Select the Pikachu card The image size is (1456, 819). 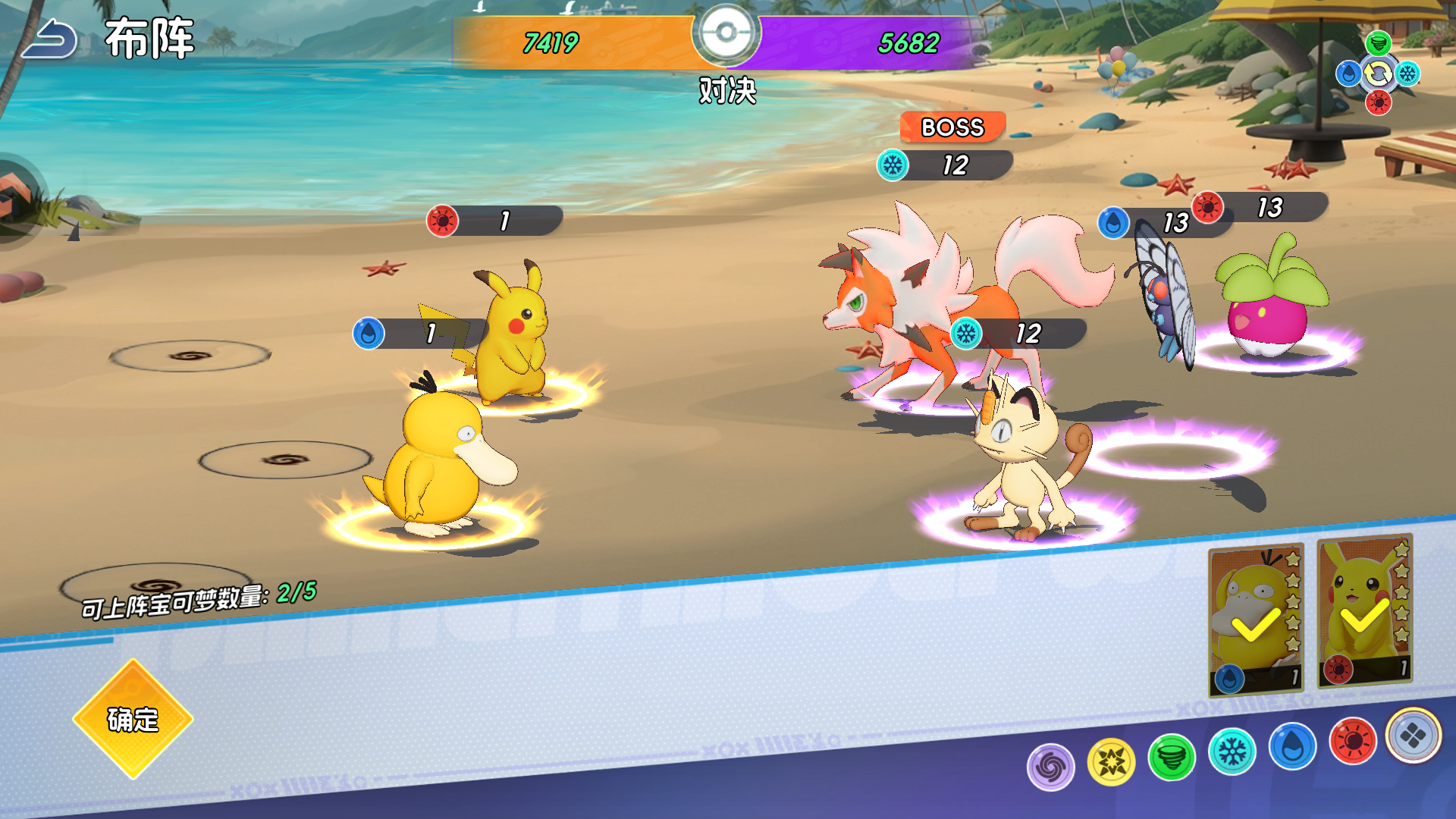pyautogui.click(x=1364, y=611)
